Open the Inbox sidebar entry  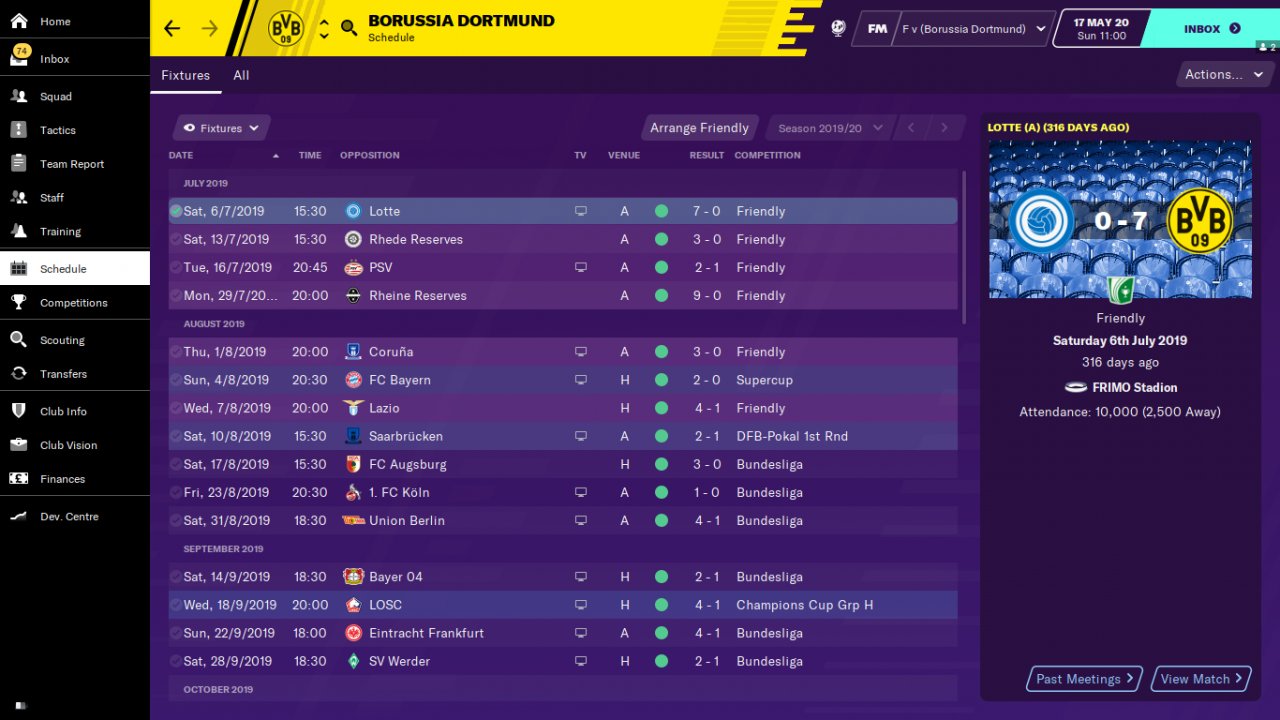[55, 59]
